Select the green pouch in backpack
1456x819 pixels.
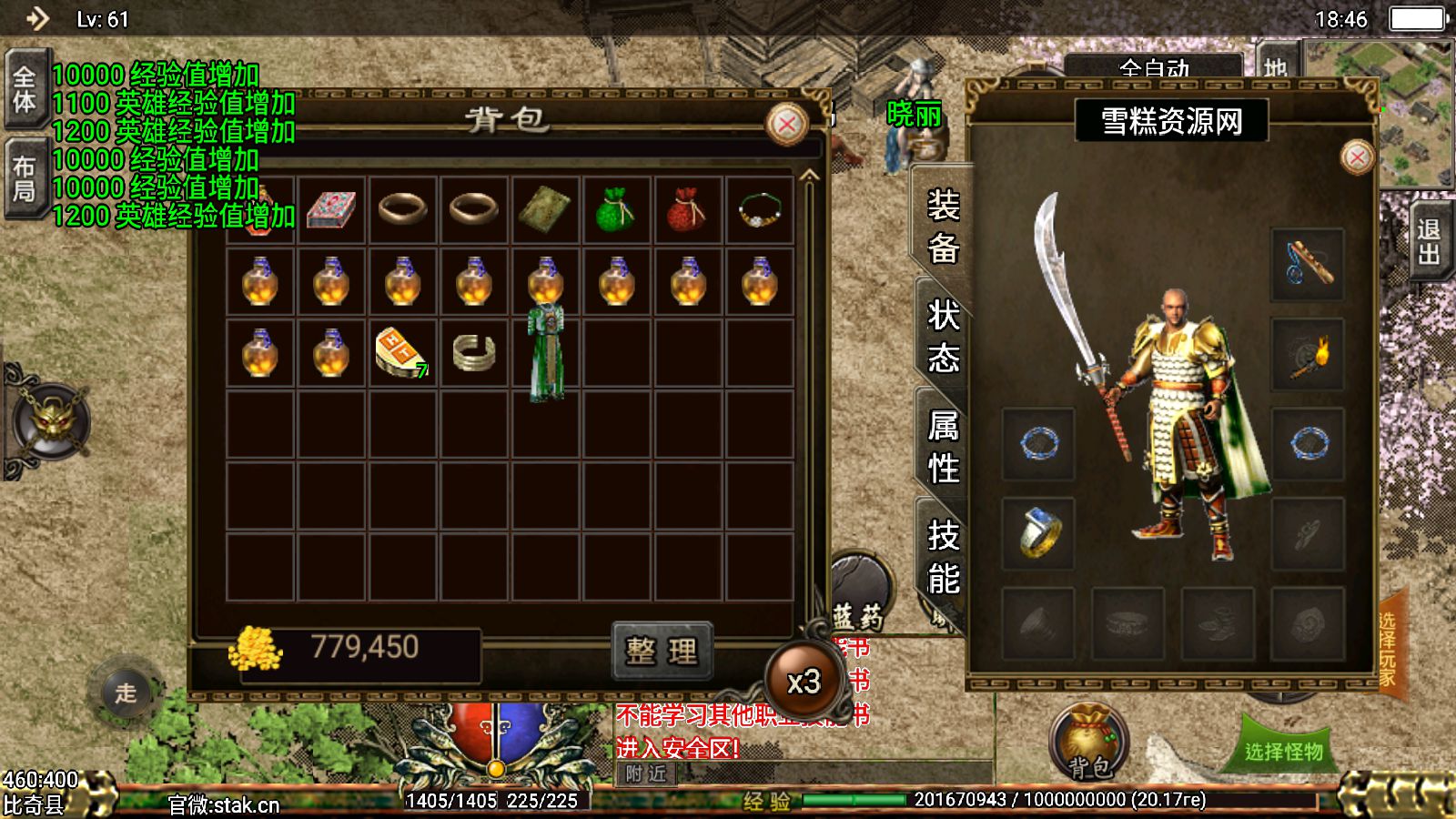tap(616, 209)
